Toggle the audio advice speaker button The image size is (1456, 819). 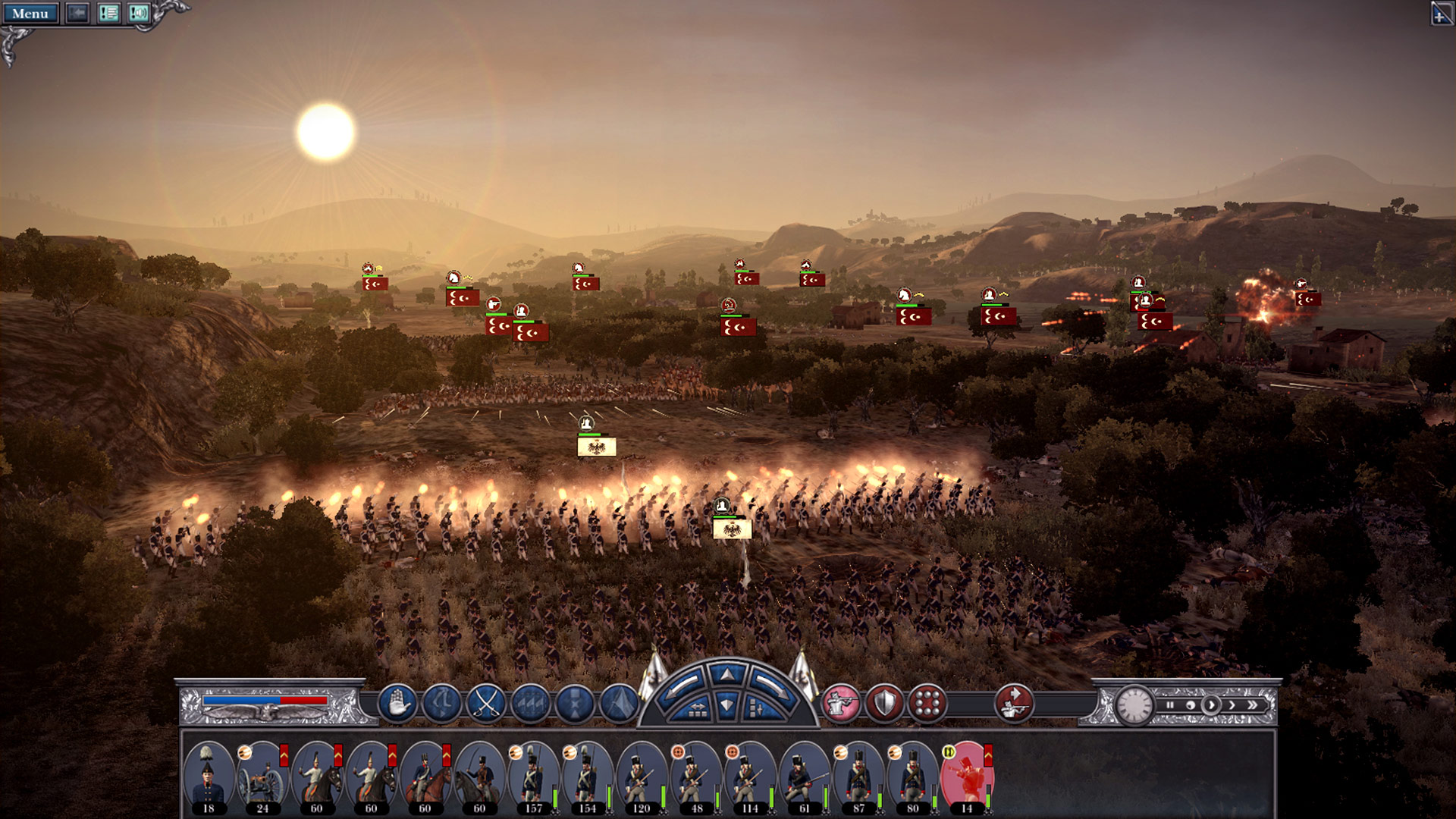138,14
